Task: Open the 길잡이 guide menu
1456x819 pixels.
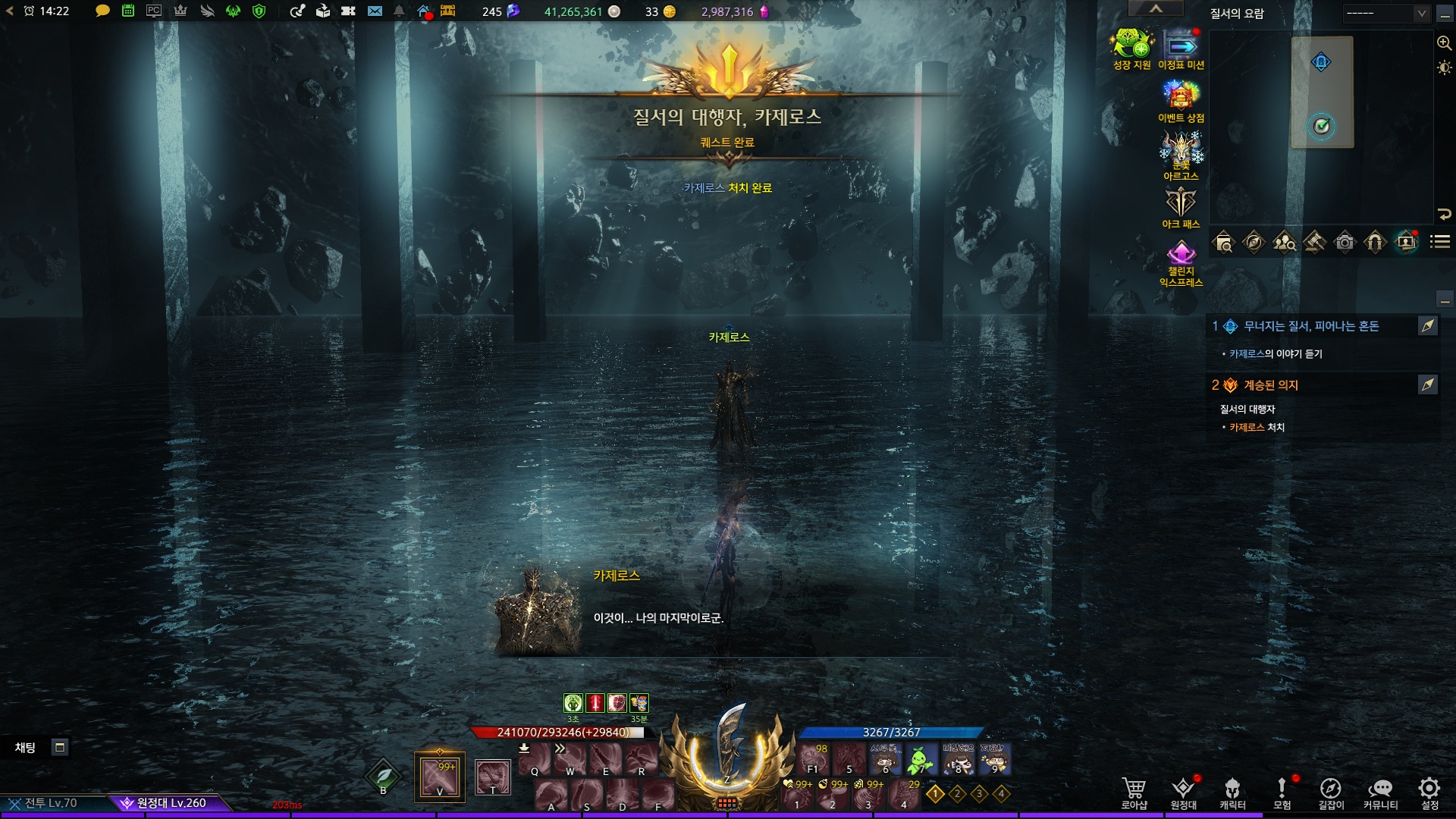Action: tap(1331, 792)
